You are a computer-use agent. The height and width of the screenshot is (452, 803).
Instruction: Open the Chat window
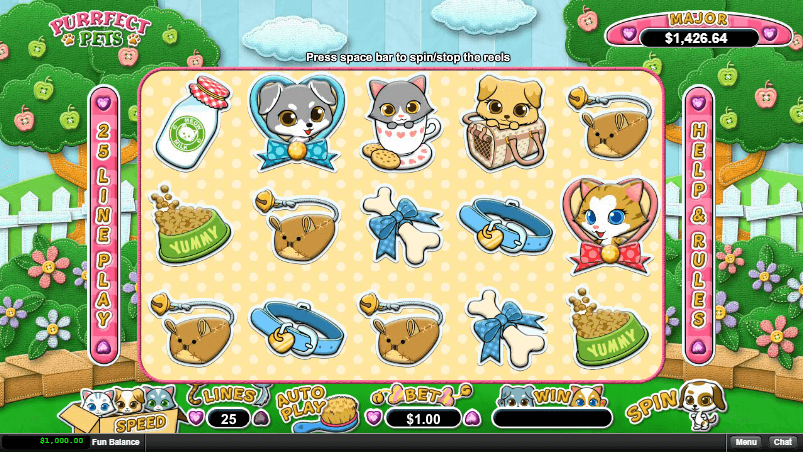781,441
